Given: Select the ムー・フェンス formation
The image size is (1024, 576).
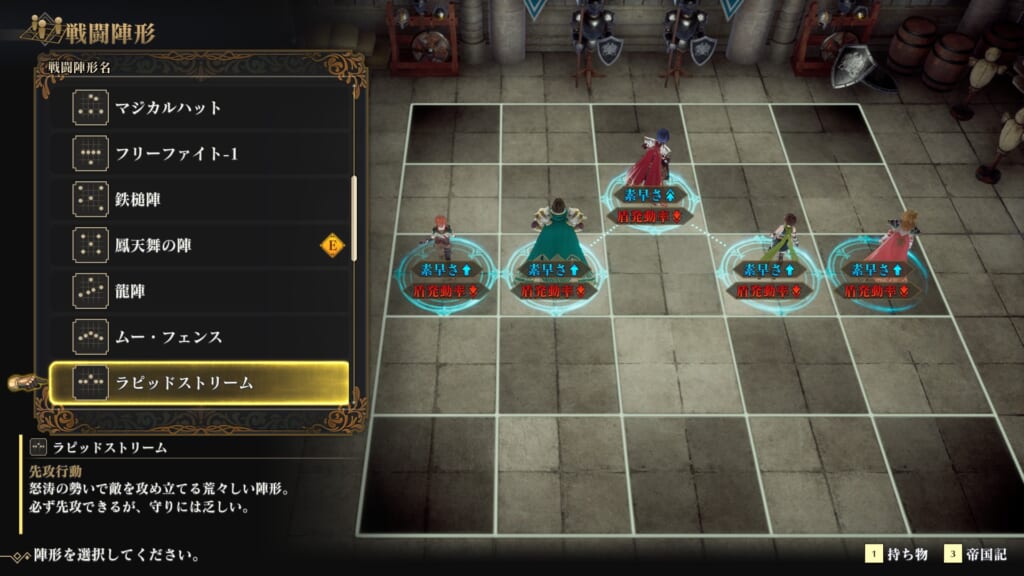Looking at the screenshot, I should [200, 336].
